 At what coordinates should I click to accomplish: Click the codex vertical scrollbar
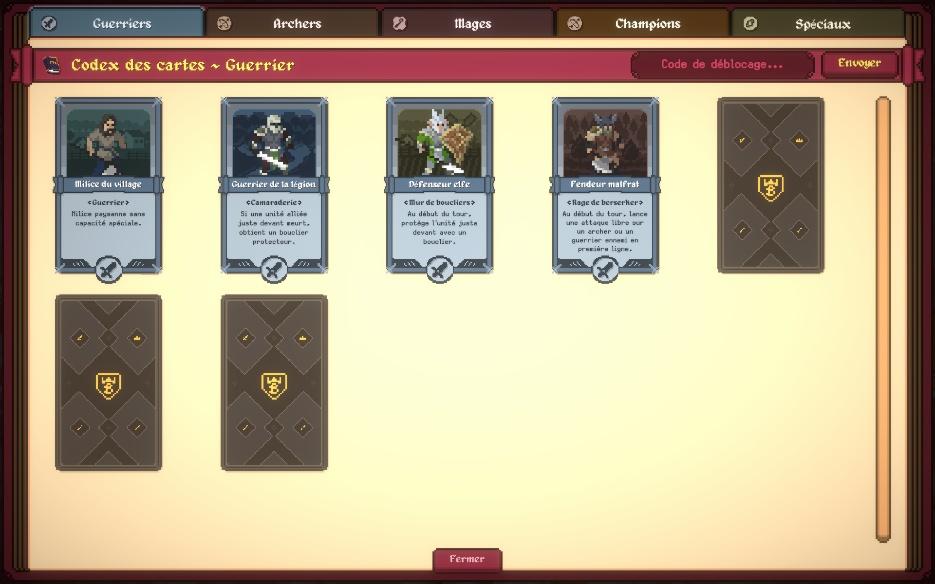(x=883, y=318)
